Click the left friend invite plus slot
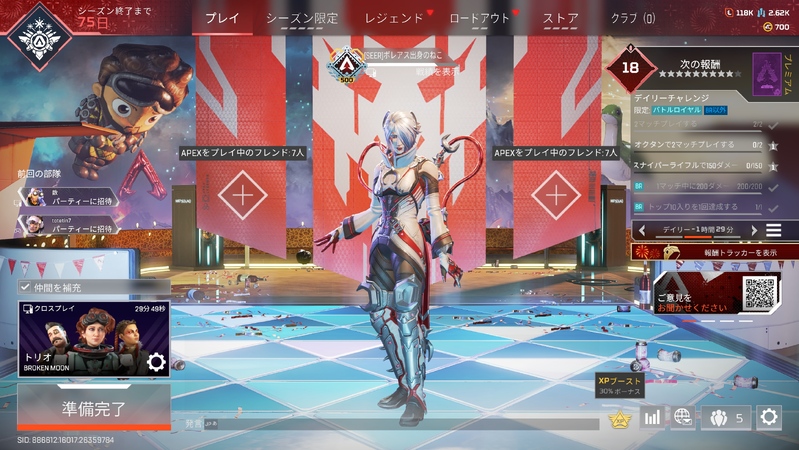This screenshot has height=450, width=799. point(243,194)
